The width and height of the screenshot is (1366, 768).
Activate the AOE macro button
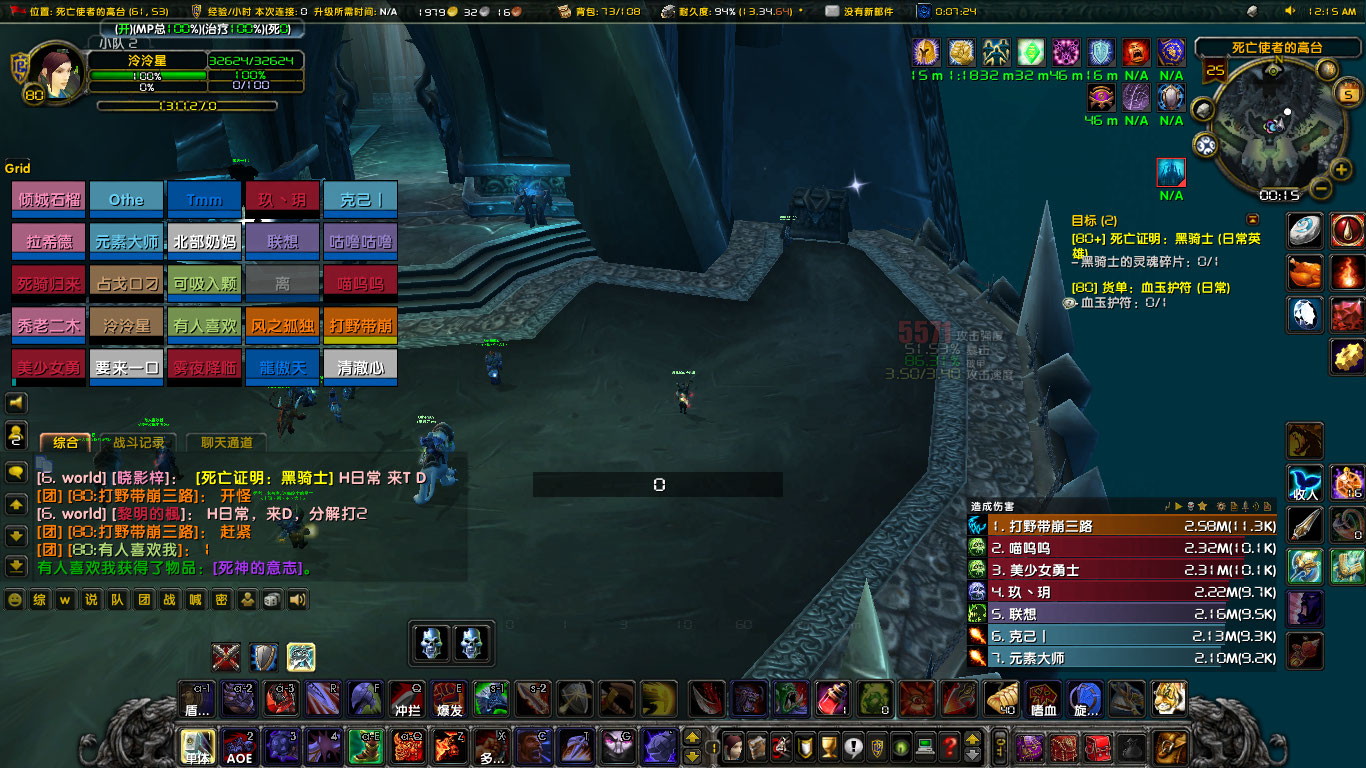point(238,747)
